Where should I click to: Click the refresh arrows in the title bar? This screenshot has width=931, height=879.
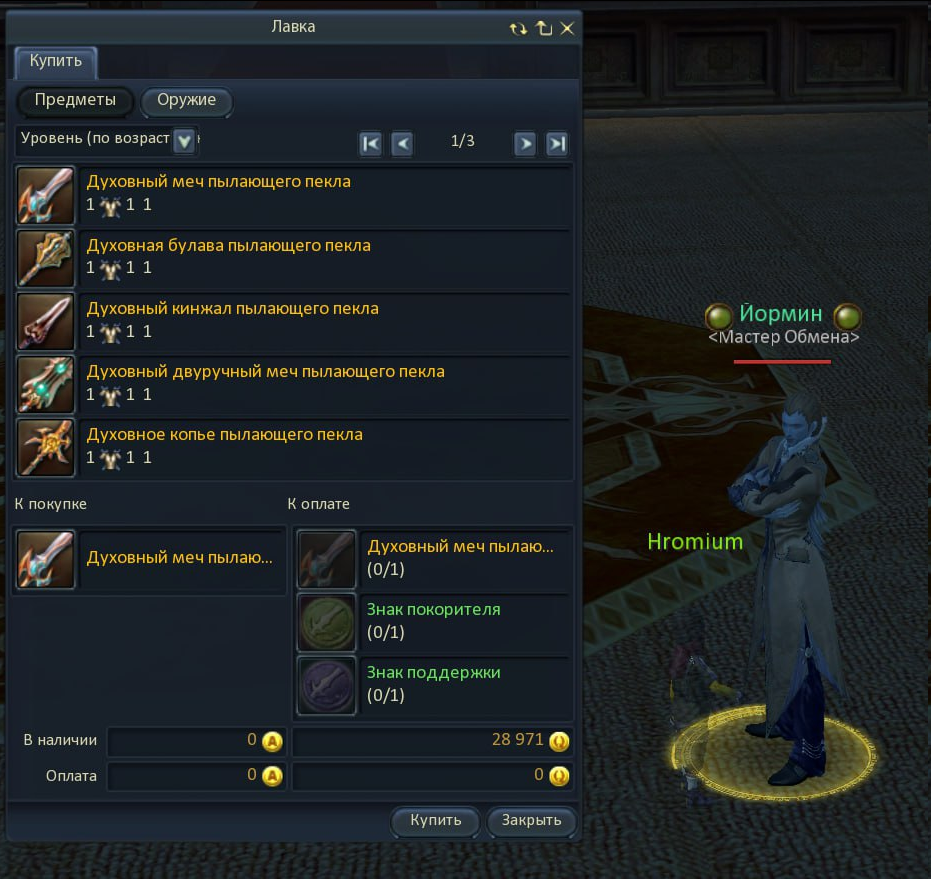(517, 28)
